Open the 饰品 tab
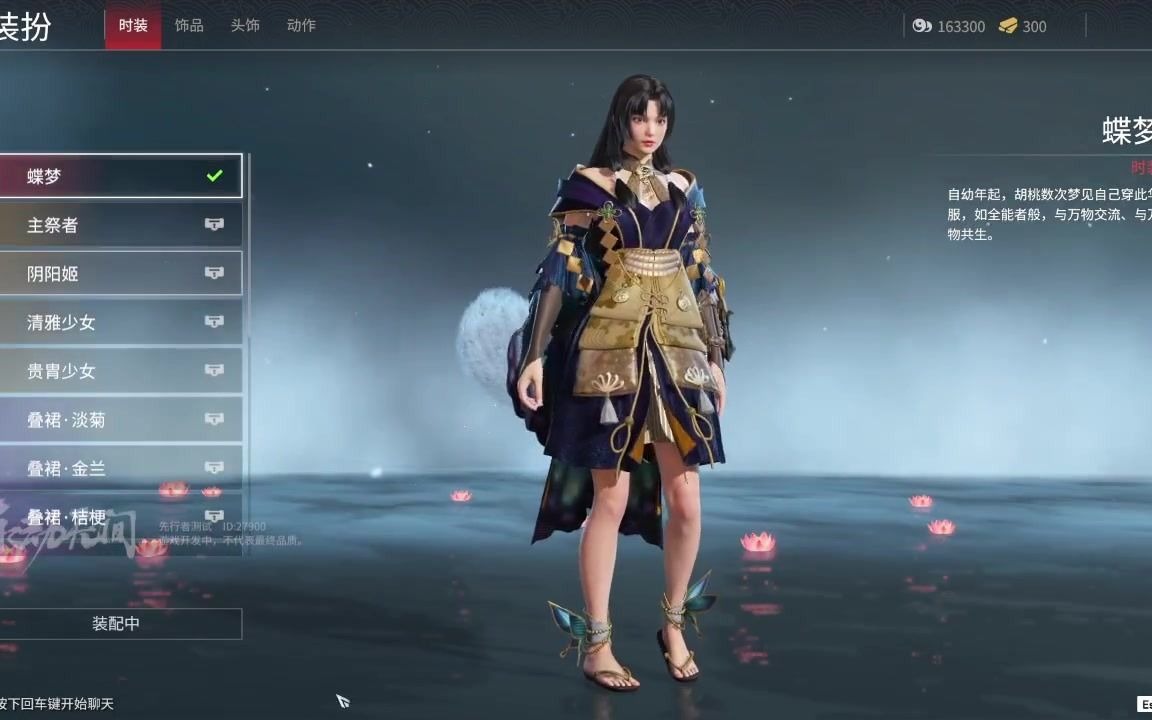This screenshot has height=720, width=1152. click(x=189, y=26)
